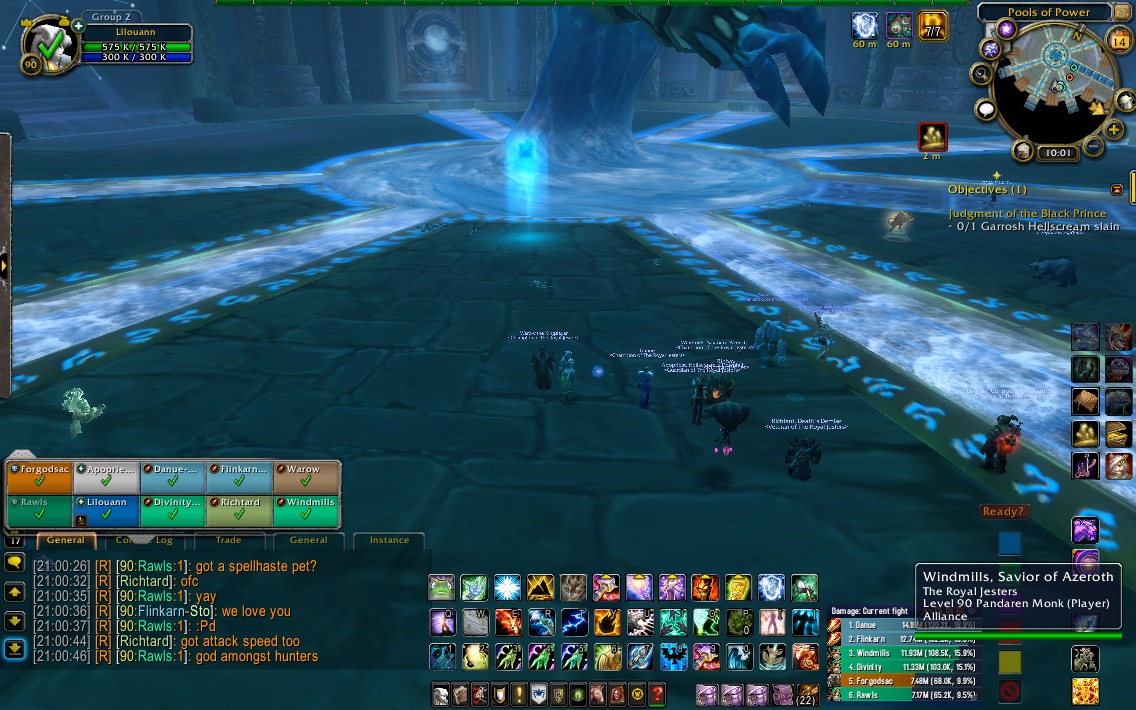This screenshot has width=1136, height=710.
Task: Open the bag slot showing 22
Action: pyautogui.click(x=806, y=694)
